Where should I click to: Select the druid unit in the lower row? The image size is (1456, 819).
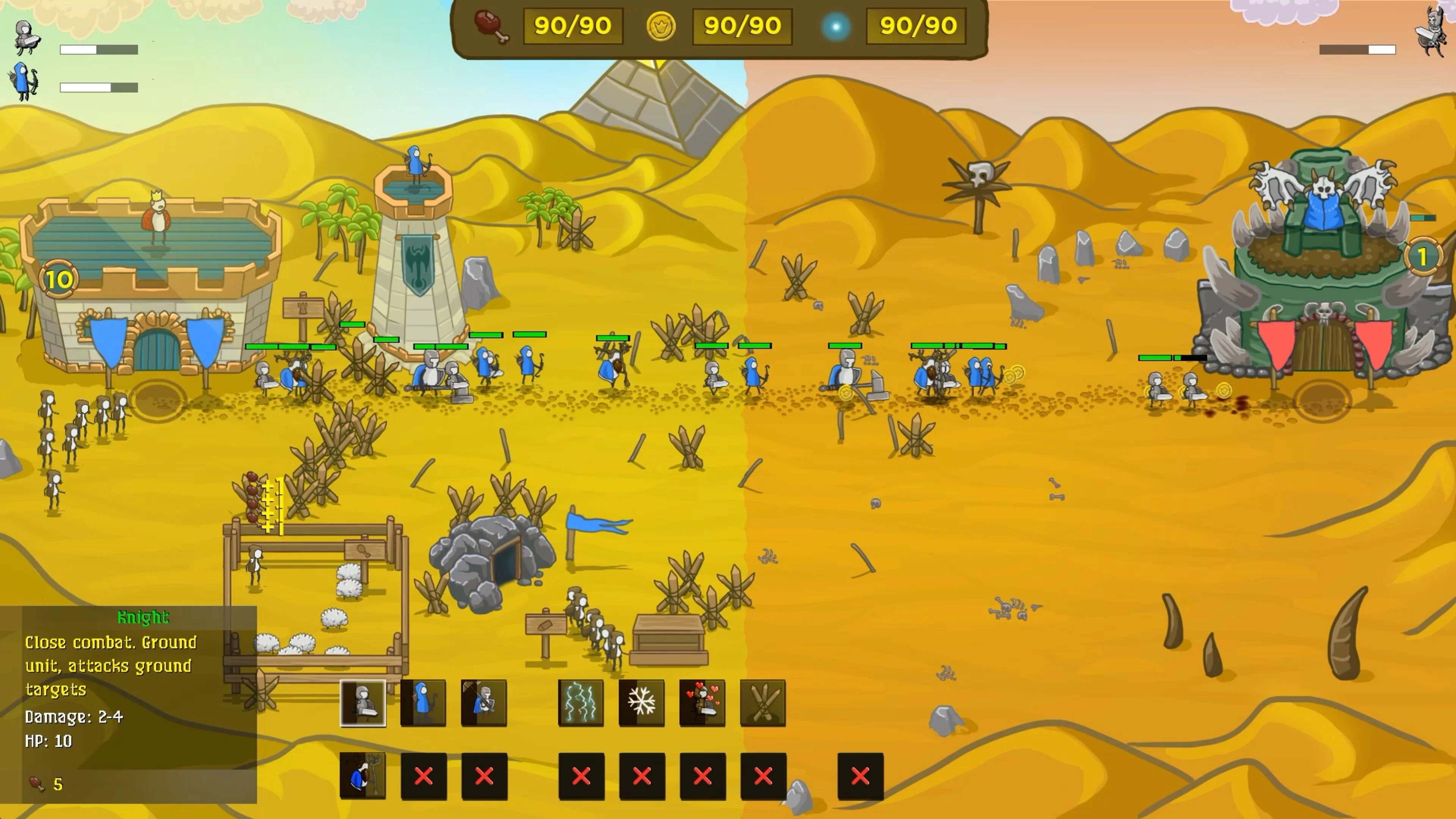tap(364, 776)
